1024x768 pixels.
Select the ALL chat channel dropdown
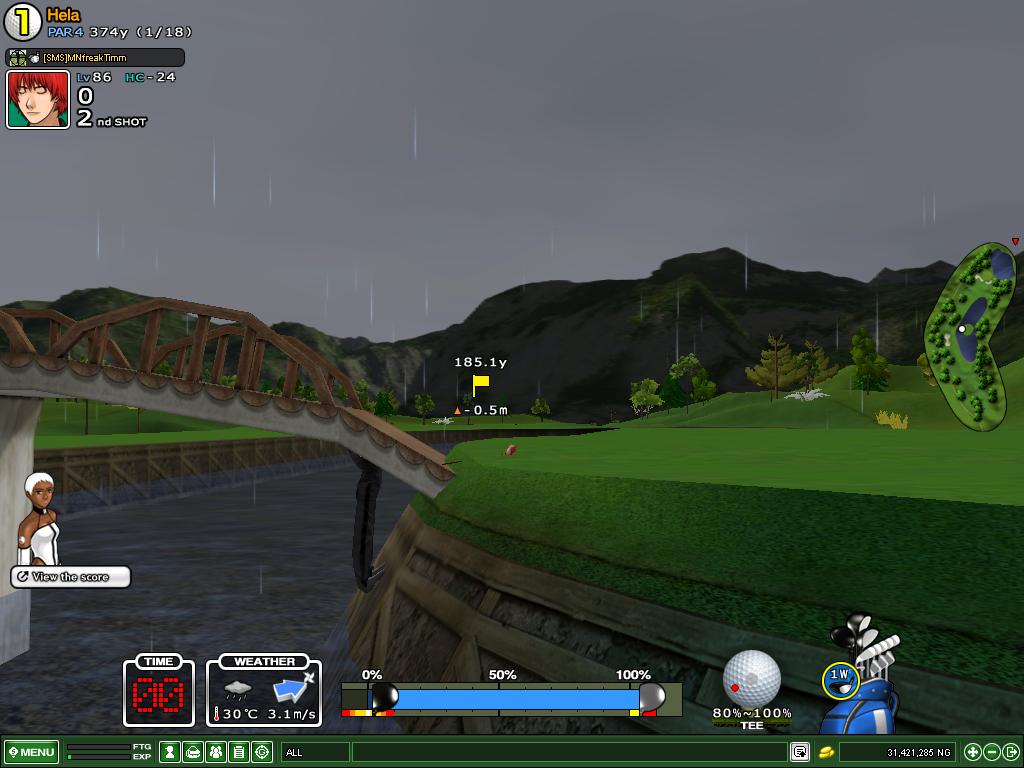tap(315, 752)
